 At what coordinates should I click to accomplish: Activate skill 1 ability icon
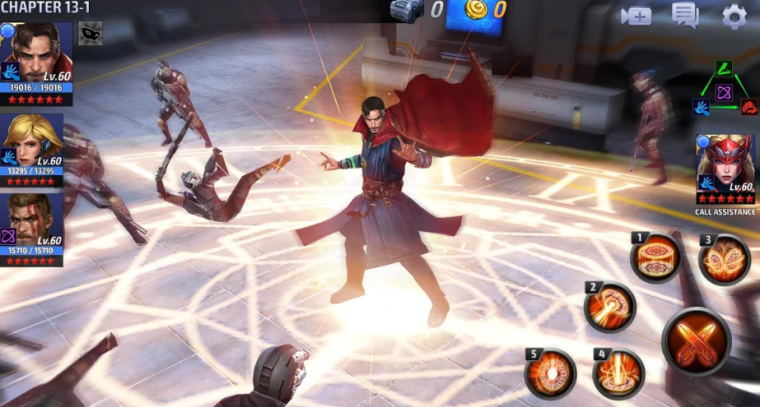tap(657, 257)
